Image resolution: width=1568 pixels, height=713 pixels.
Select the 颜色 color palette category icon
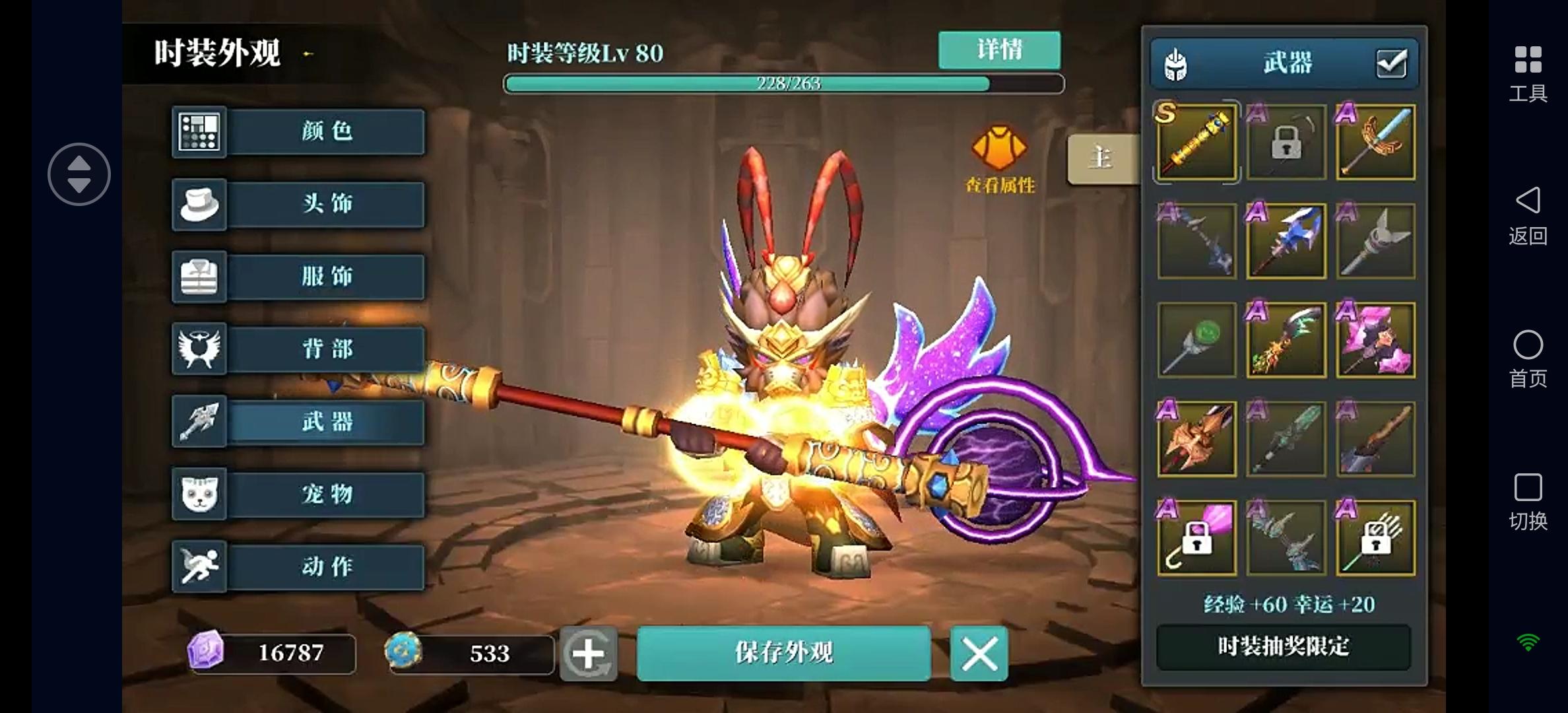coord(199,131)
